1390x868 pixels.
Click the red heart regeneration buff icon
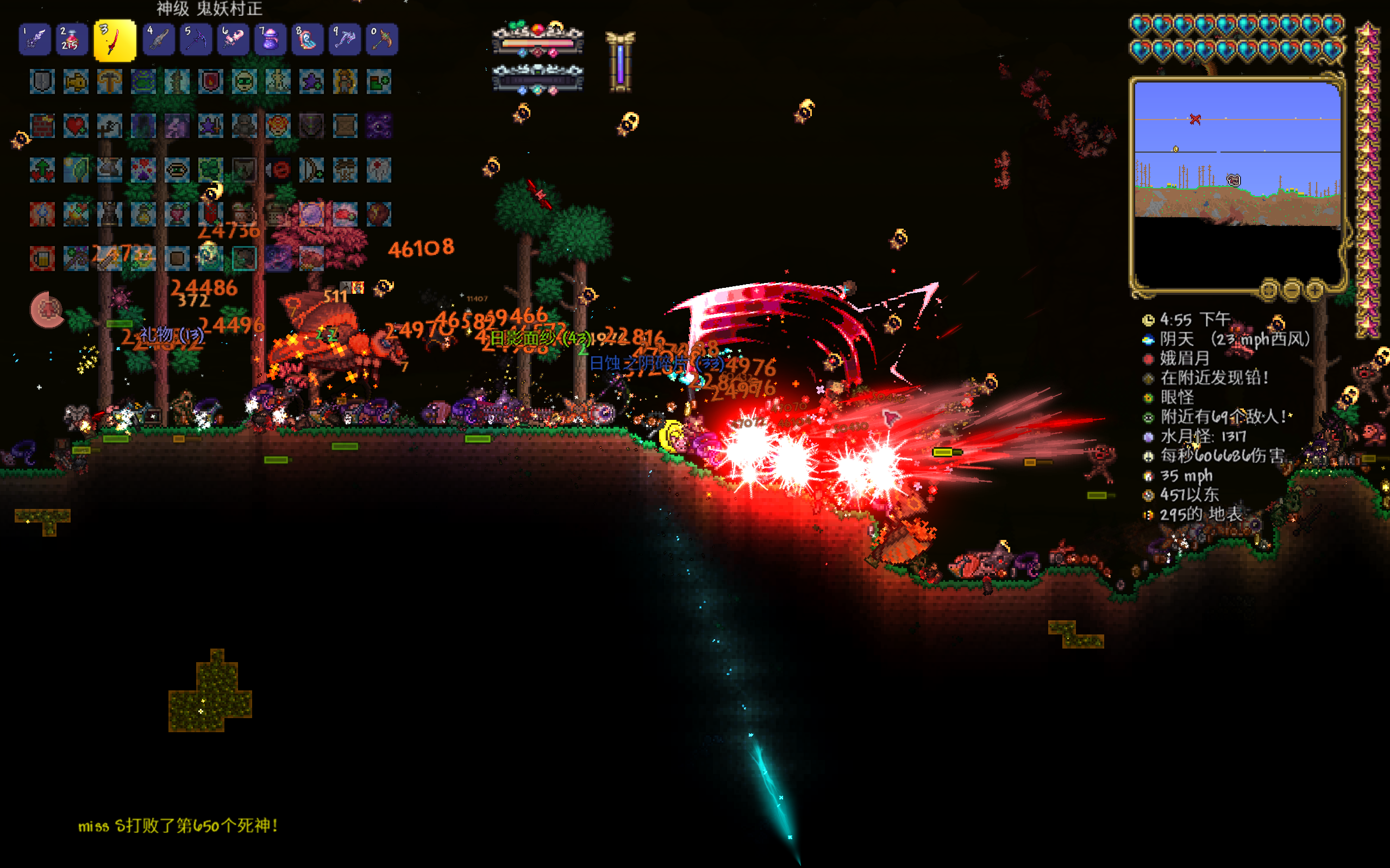(76, 125)
